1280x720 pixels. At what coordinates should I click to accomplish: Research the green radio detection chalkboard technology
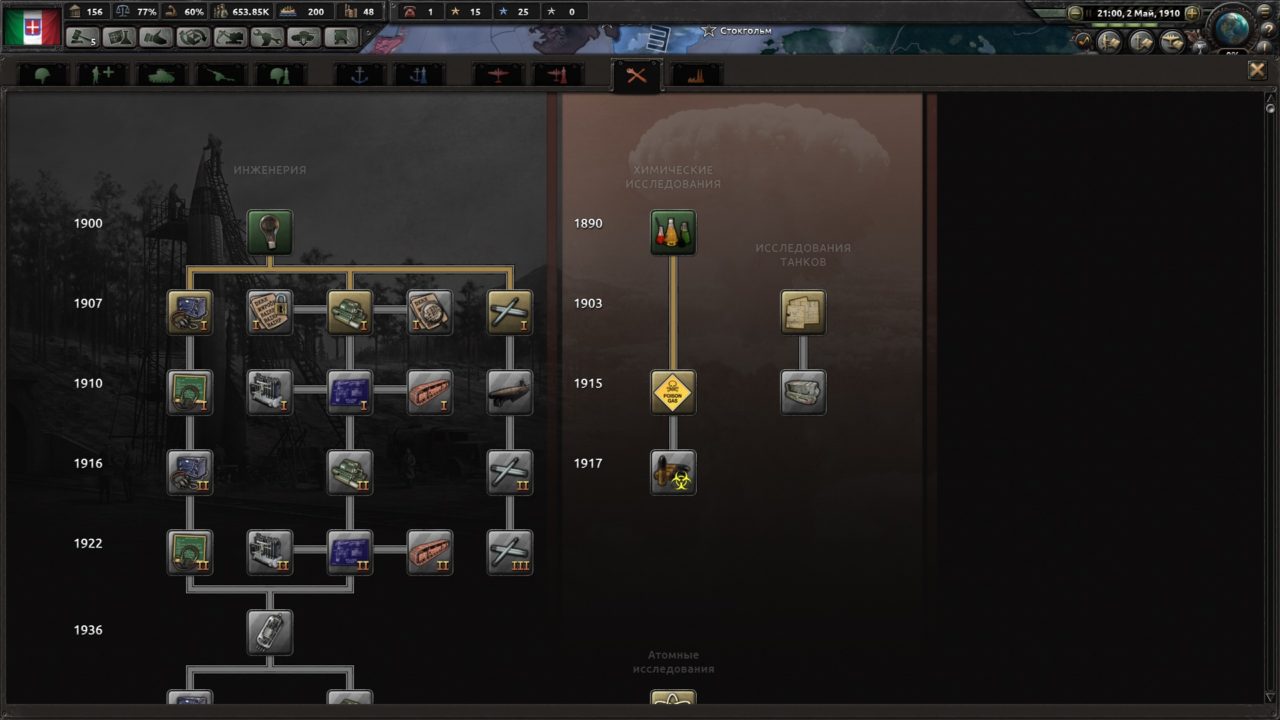191,392
